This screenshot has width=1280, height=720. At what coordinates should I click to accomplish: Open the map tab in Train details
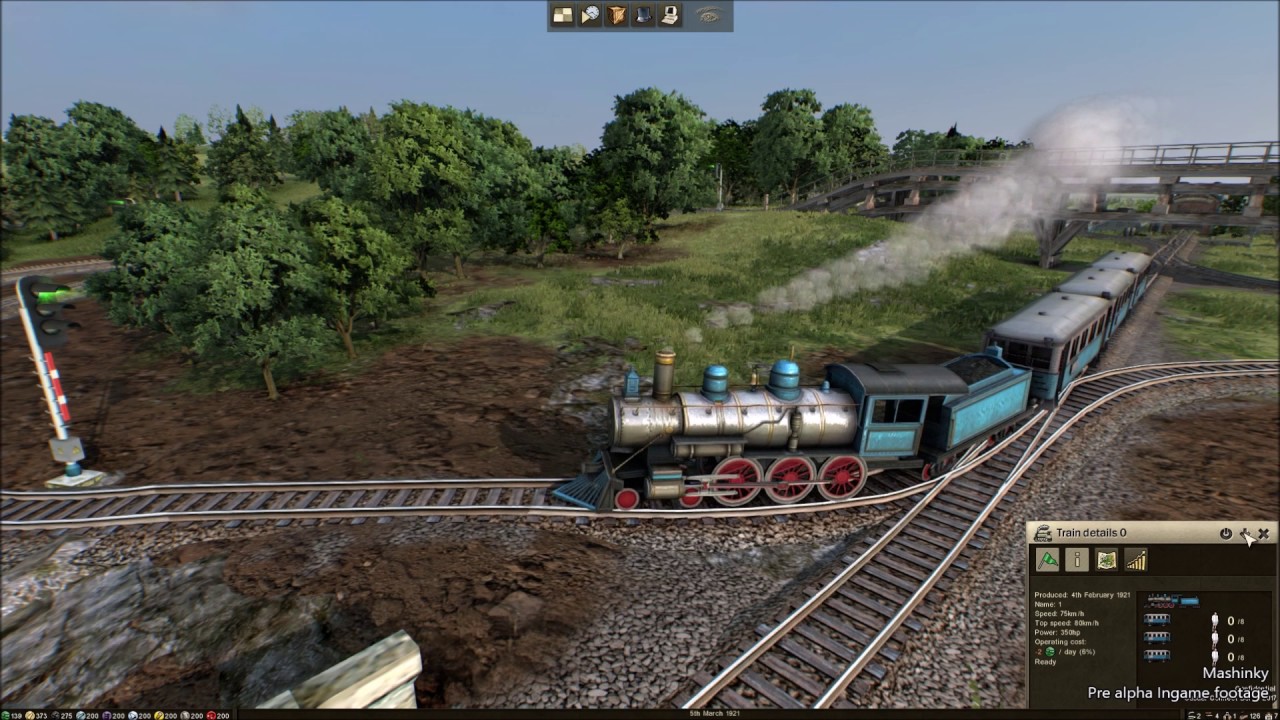[1106, 560]
